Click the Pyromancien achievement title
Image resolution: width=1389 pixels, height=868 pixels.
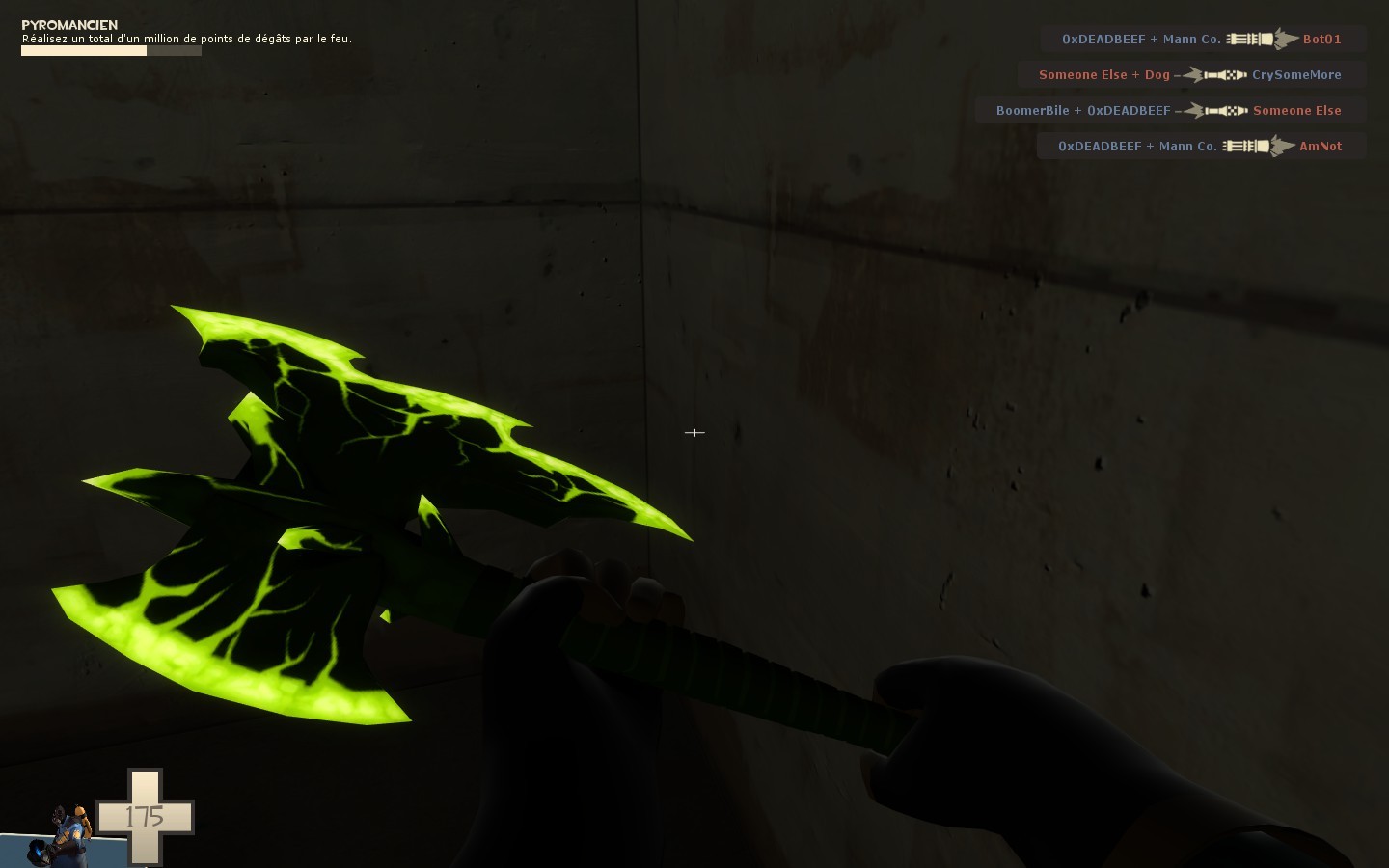coord(68,24)
